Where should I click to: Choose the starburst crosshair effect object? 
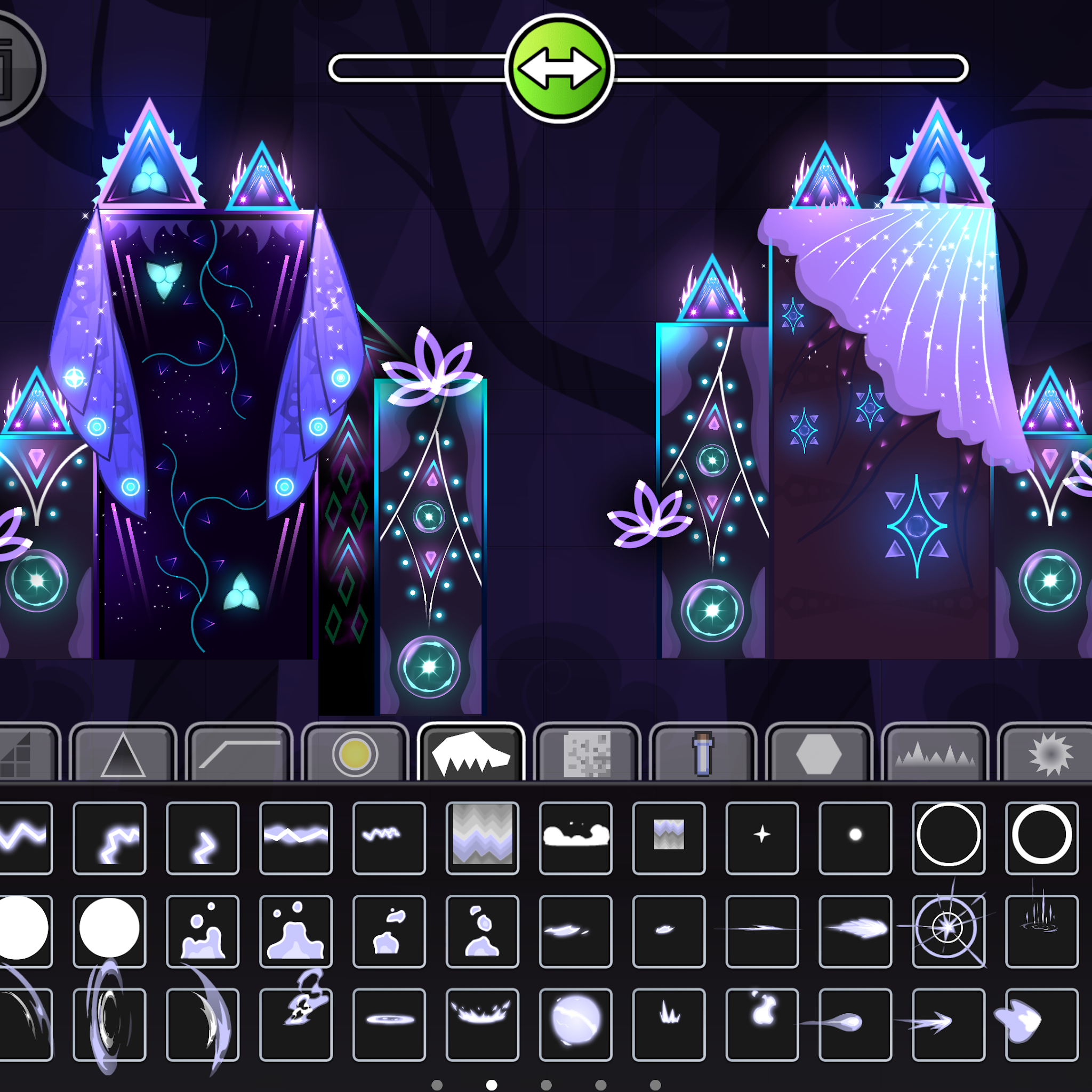click(x=949, y=931)
